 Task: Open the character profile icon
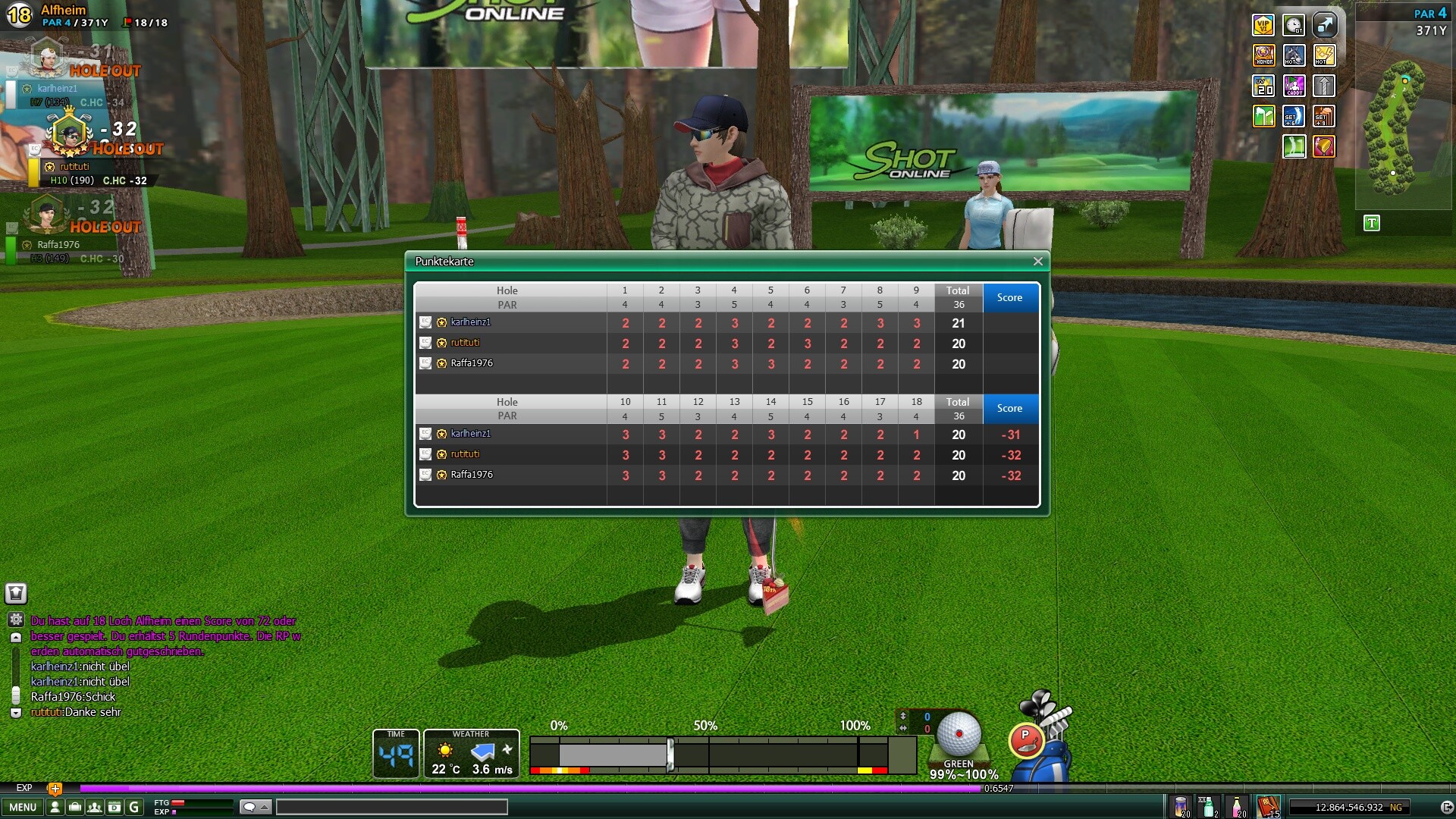pos(55,807)
